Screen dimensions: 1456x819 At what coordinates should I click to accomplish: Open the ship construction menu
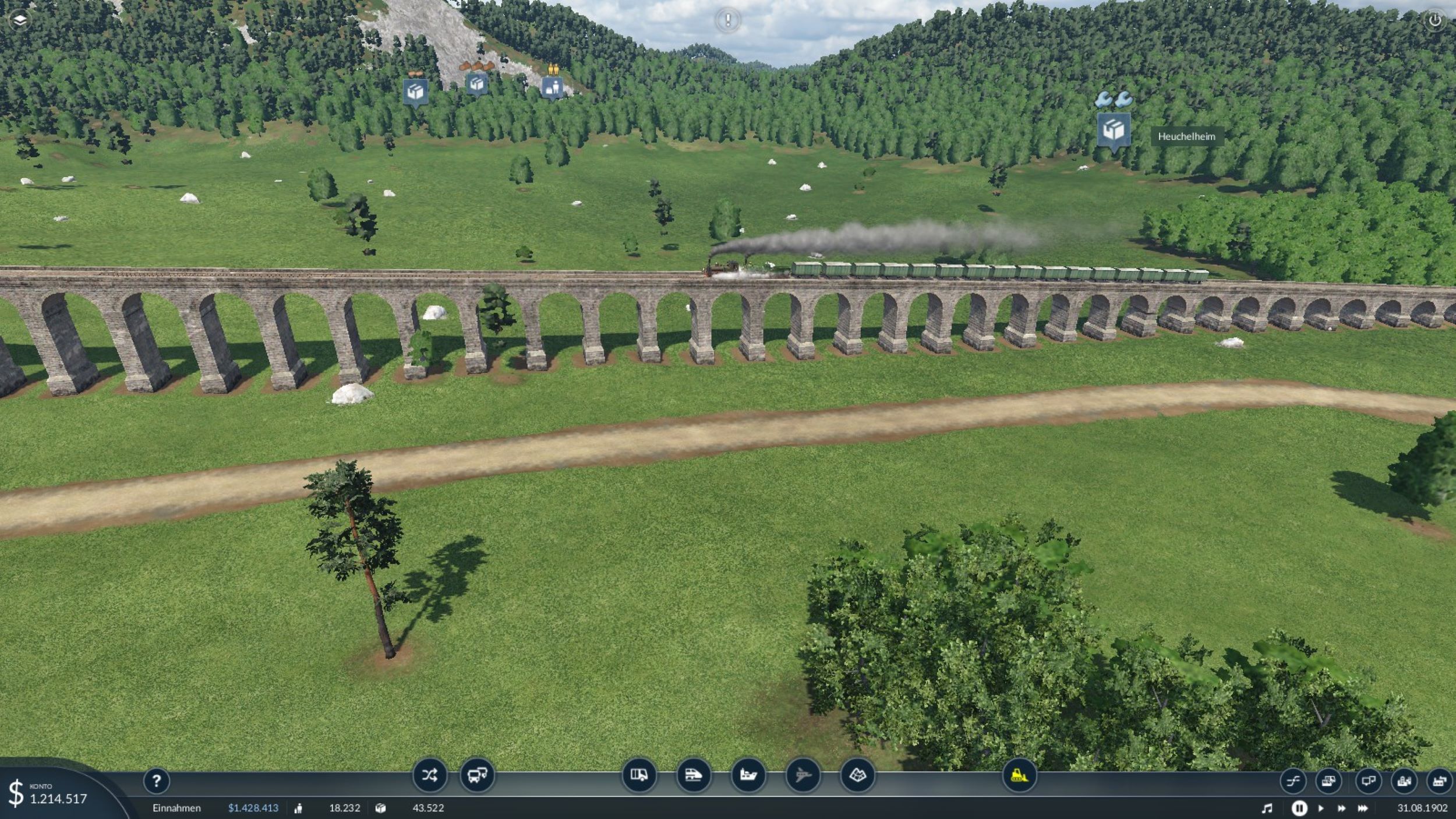click(x=748, y=775)
